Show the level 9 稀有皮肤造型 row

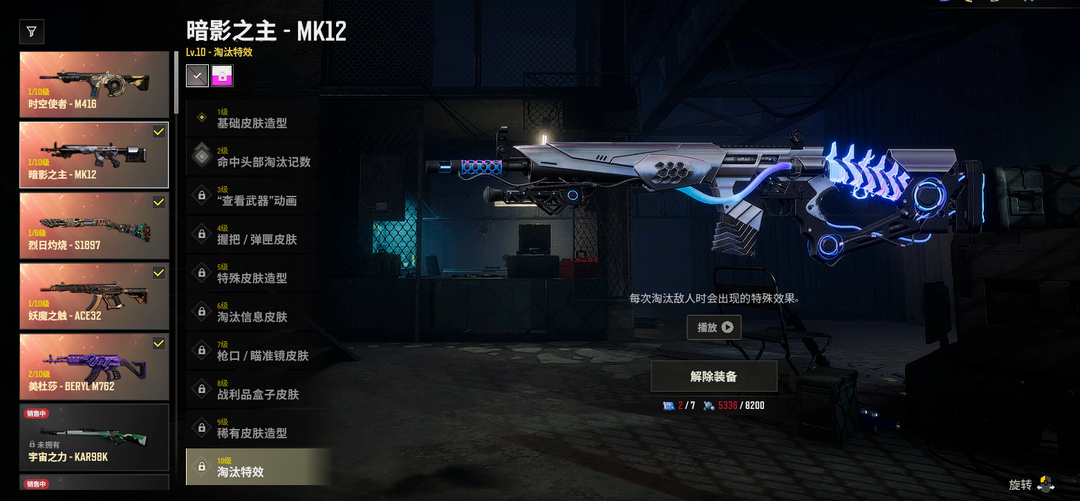[x=258, y=430]
